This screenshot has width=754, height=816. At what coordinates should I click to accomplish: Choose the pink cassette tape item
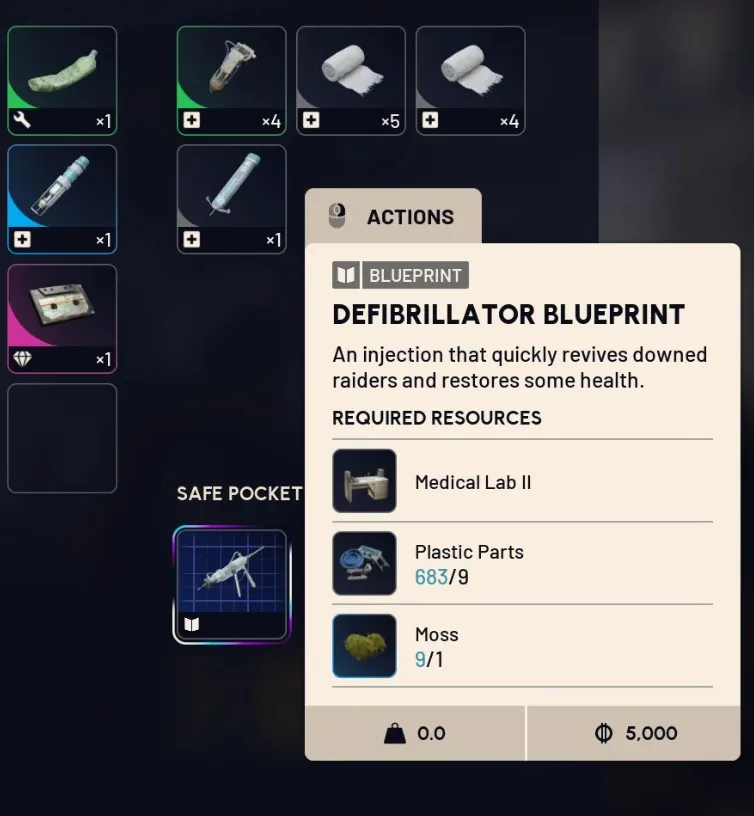(x=62, y=318)
